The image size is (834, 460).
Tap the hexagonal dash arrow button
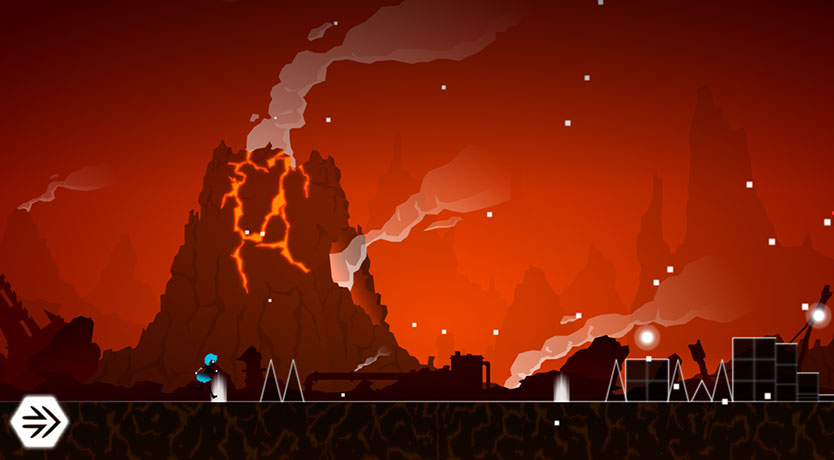pyautogui.click(x=38, y=421)
